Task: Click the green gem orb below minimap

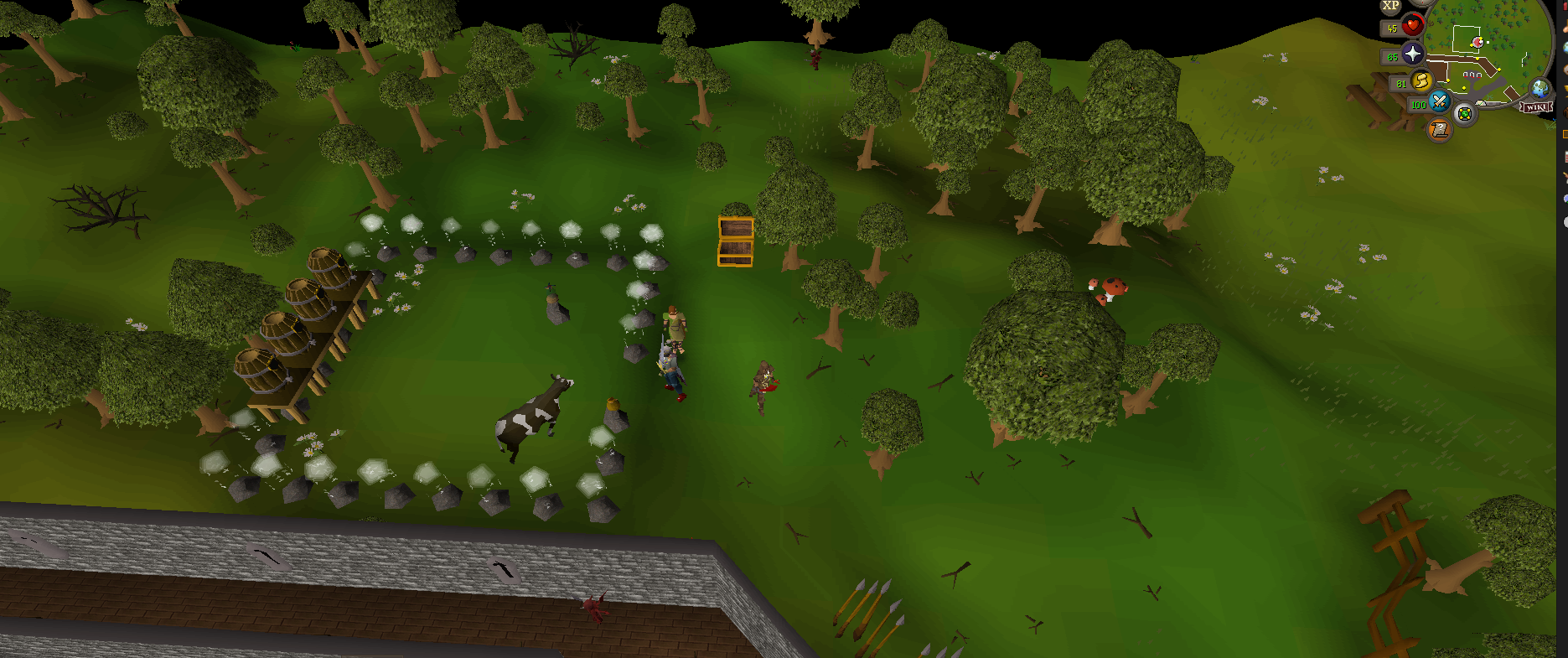Action: pos(1464,114)
